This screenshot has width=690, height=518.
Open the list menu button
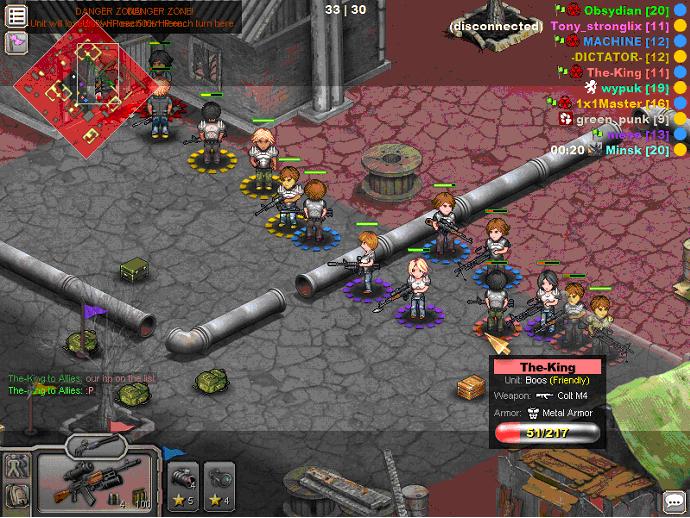click(17, 16)
